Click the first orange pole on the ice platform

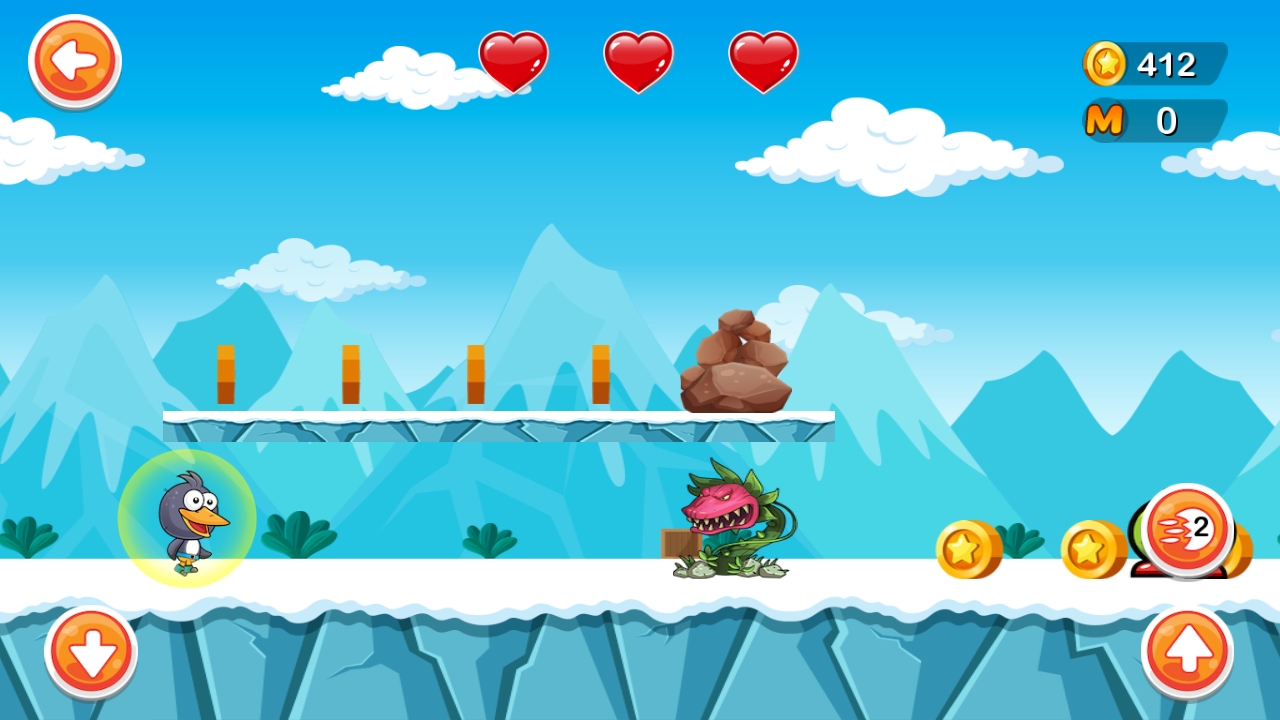pyautogui.click(x=225, y=372)
